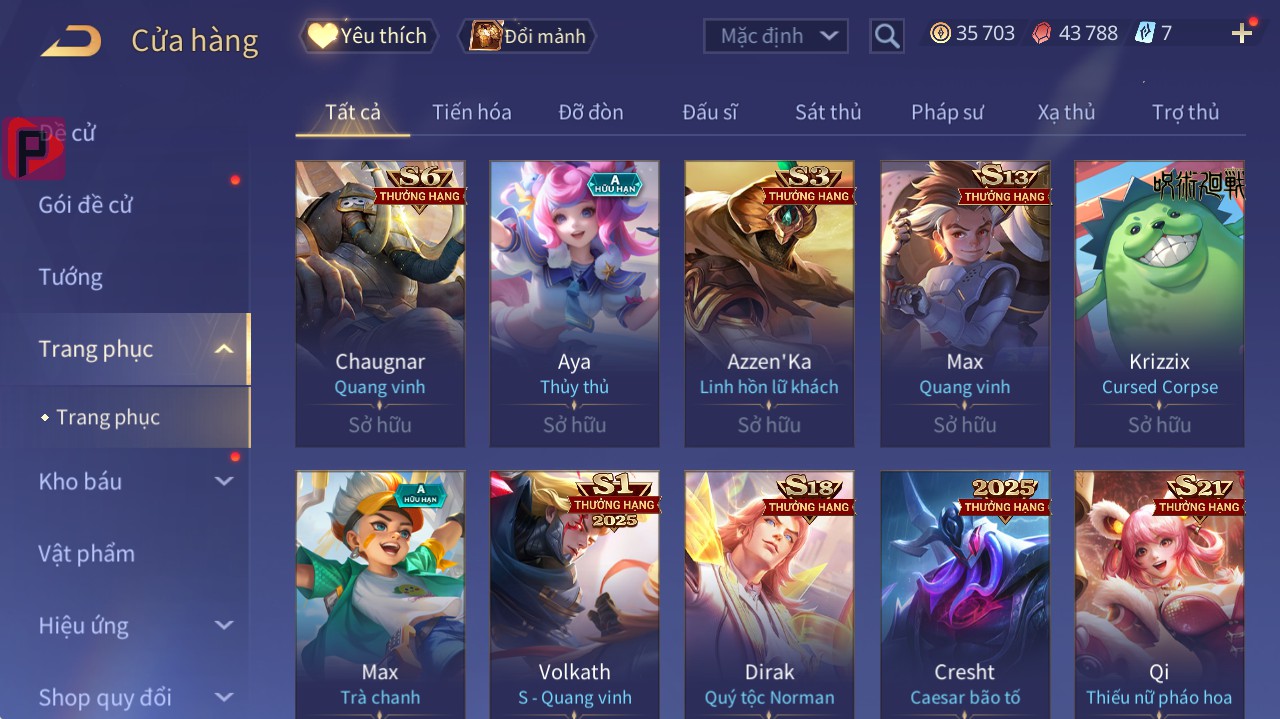This screenshot has height=719, width=1280.
Task: Go back using the return arrow
Action: 72,41
